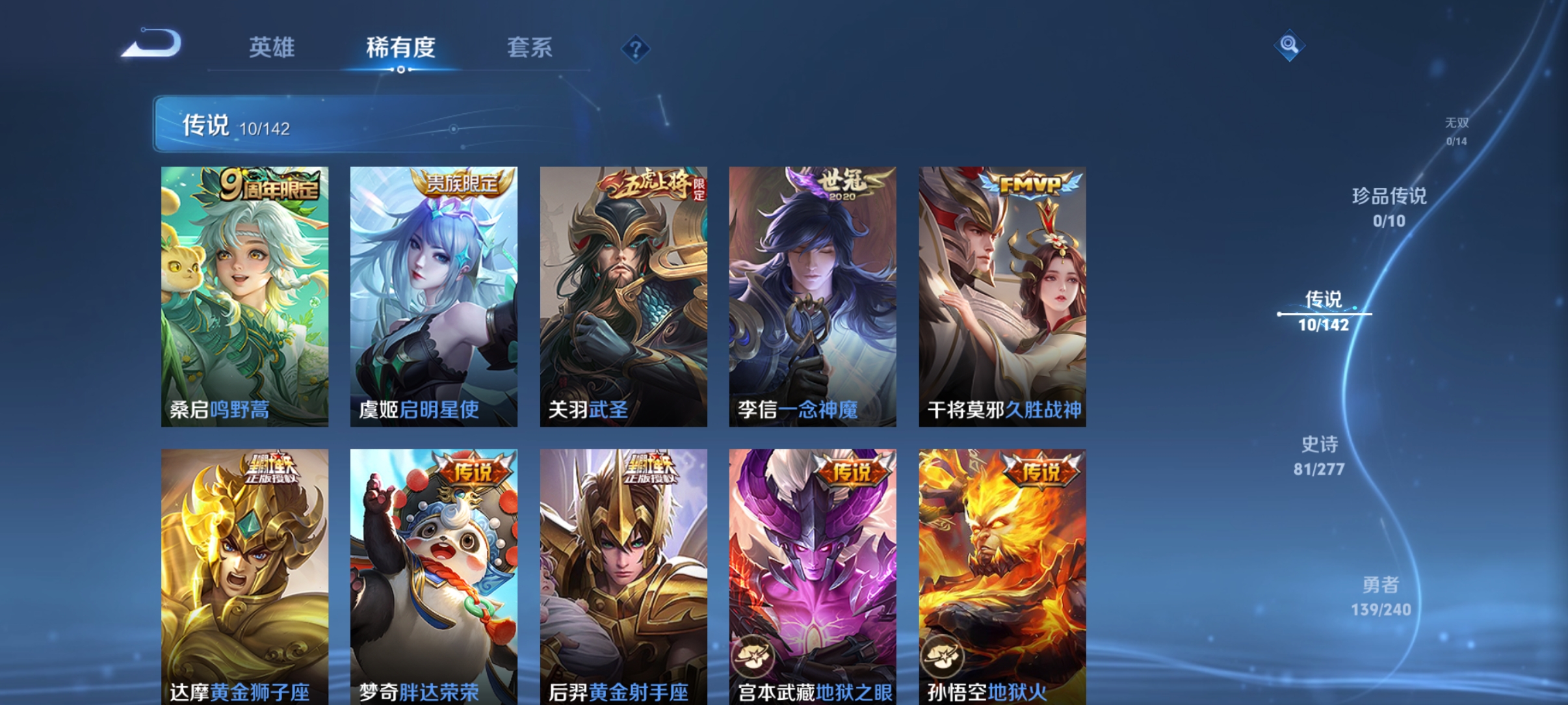Open the 达摩 黄金狮子座 skin thumbnail
The height and width of the screenshot is (705, 1568).
coord(245,572)
